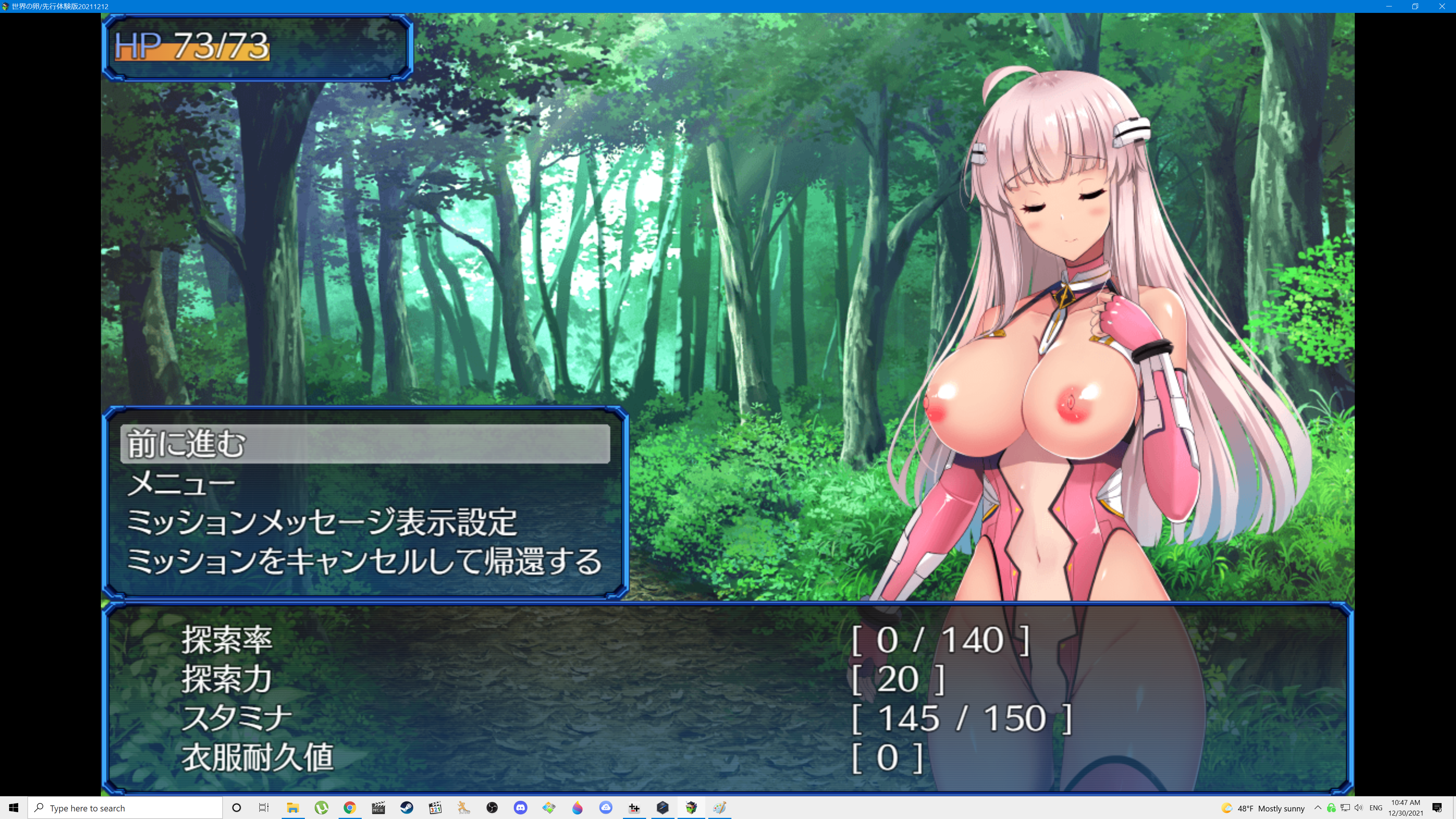Minimize the game window

pos(1389,6)
